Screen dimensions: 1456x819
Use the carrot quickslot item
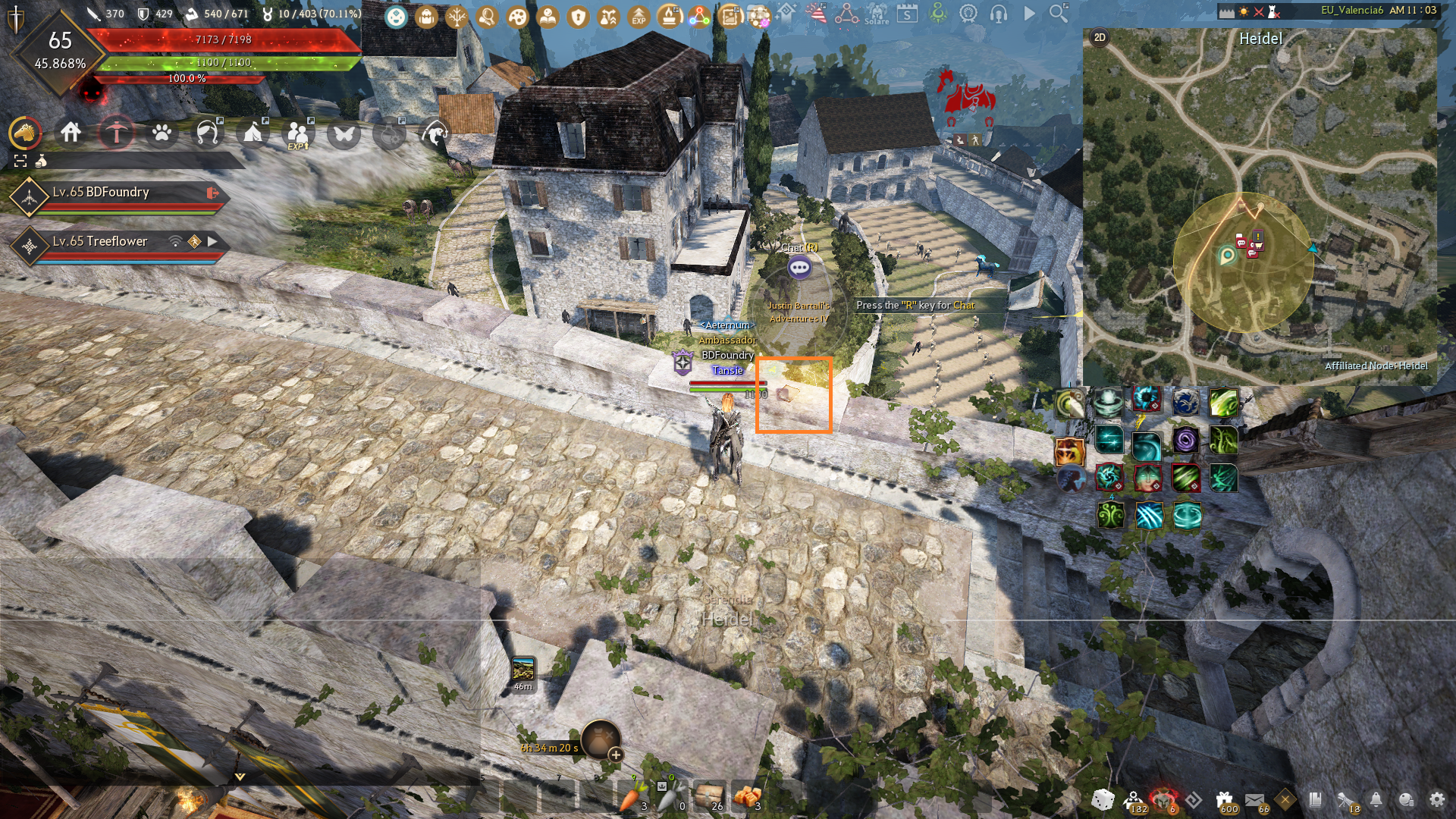click(x=632, y=797)
